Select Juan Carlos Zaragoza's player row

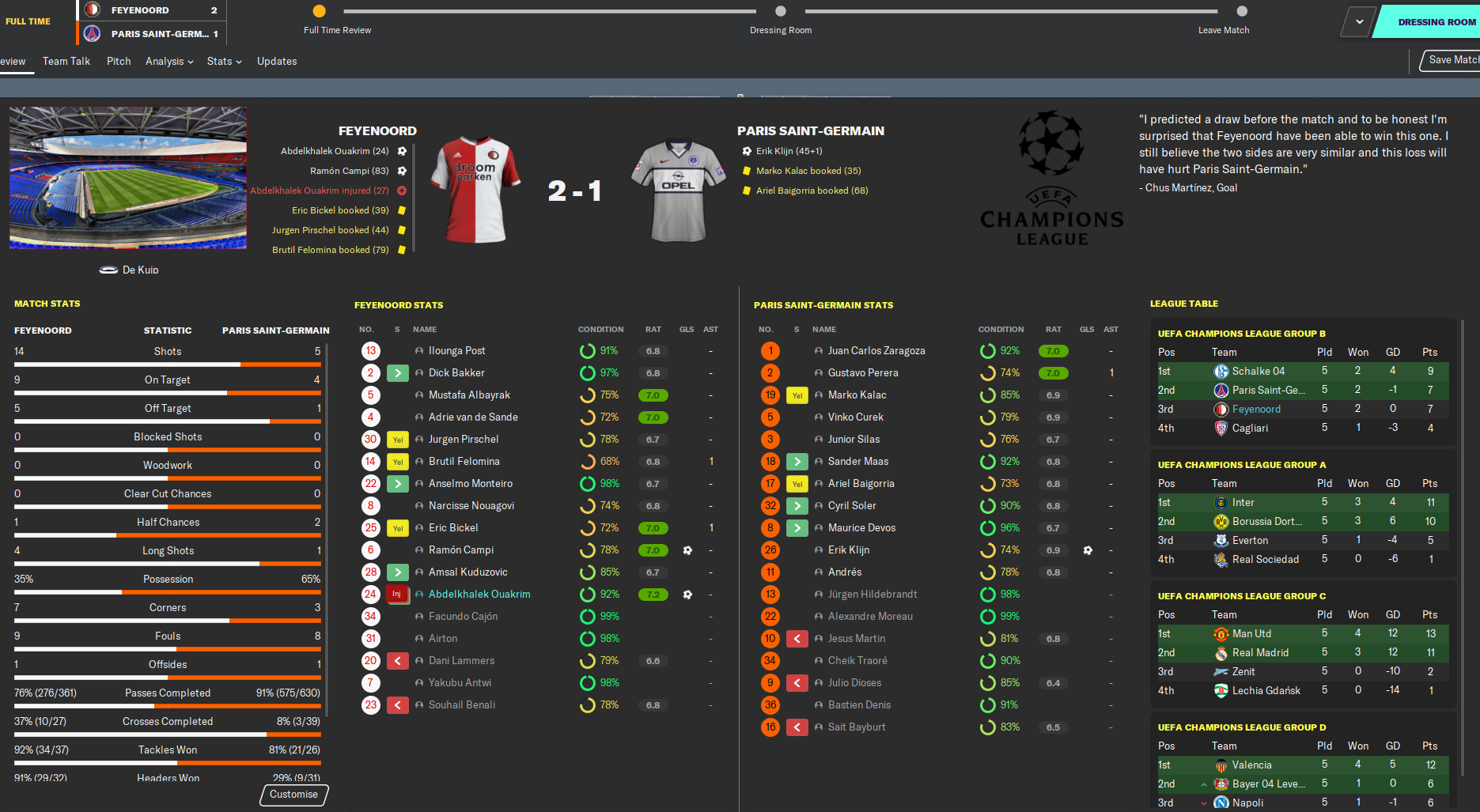pyautogui.click(x=876, y=351)
